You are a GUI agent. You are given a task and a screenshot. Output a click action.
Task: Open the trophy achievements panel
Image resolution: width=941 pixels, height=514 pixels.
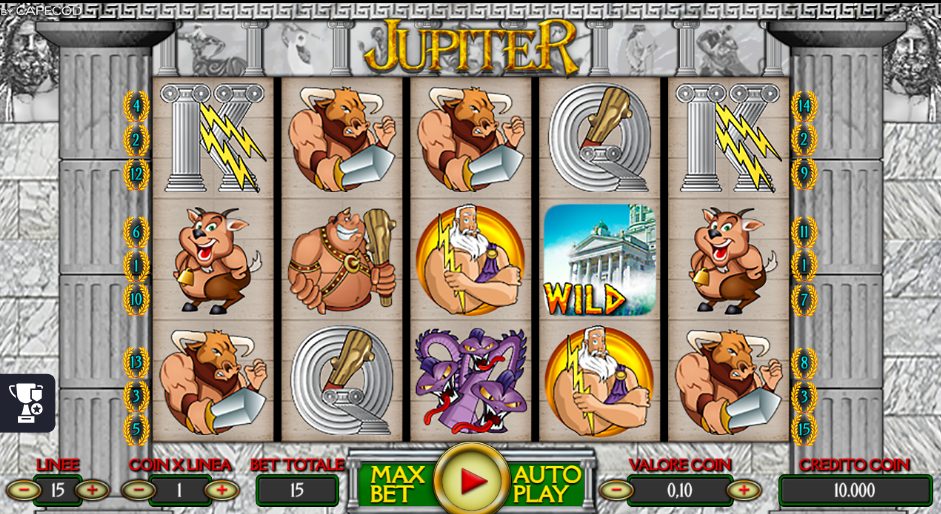coord(26,402)
